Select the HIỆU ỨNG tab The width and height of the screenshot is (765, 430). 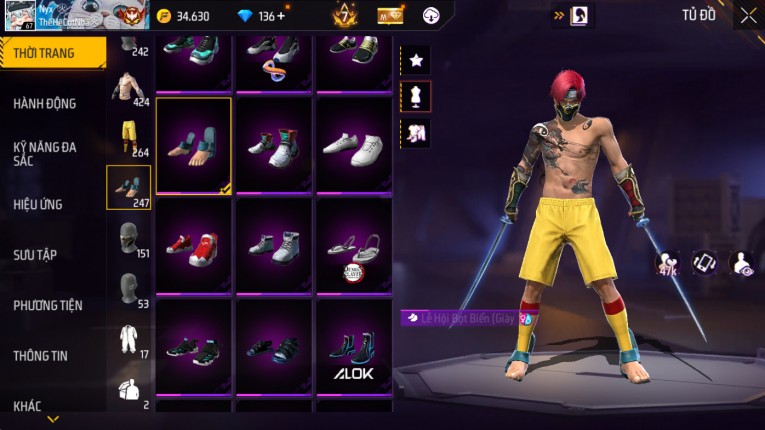[x=38, y=204]
